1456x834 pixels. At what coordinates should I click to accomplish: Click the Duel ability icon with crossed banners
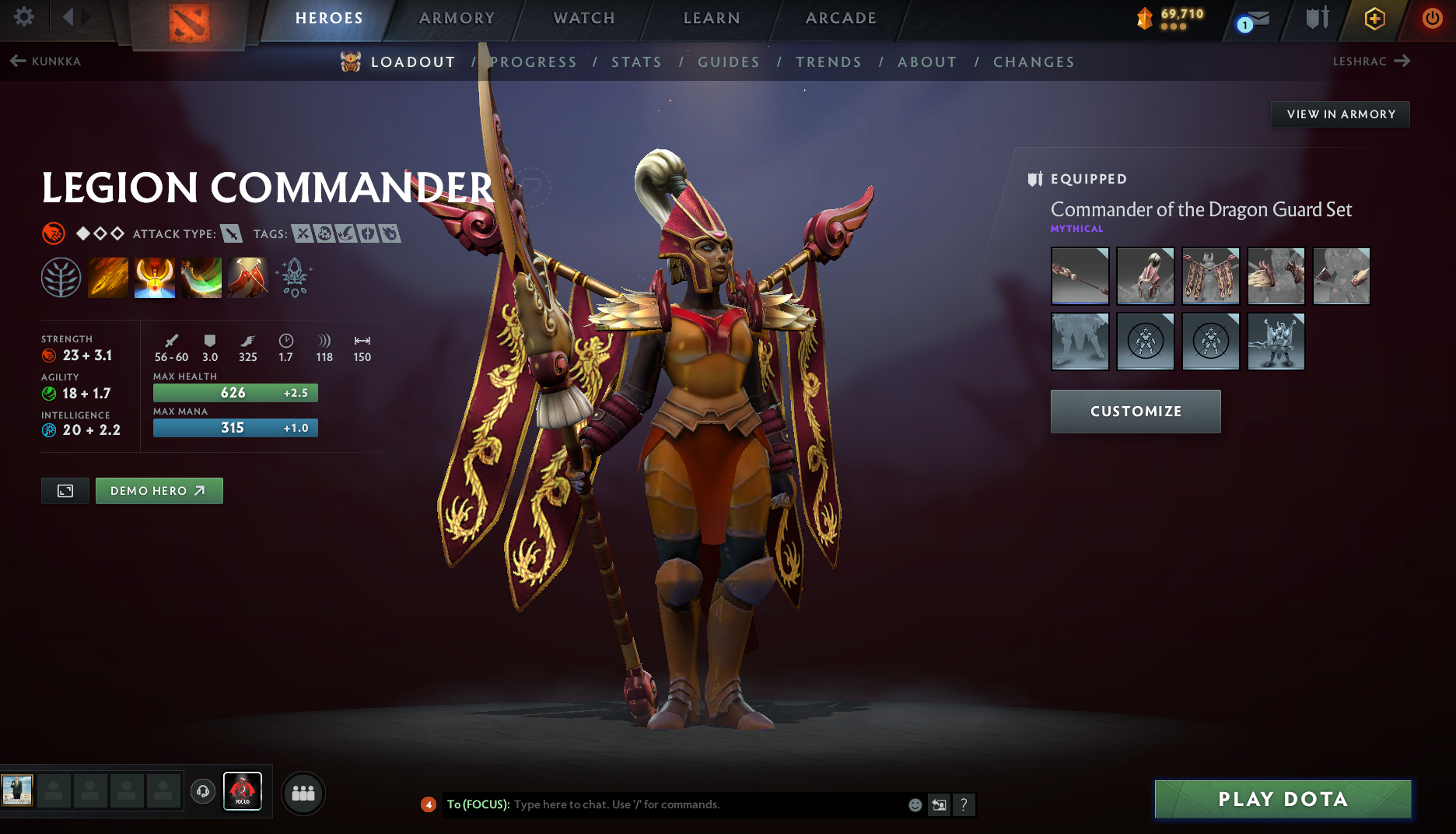[x=248, y=278]
